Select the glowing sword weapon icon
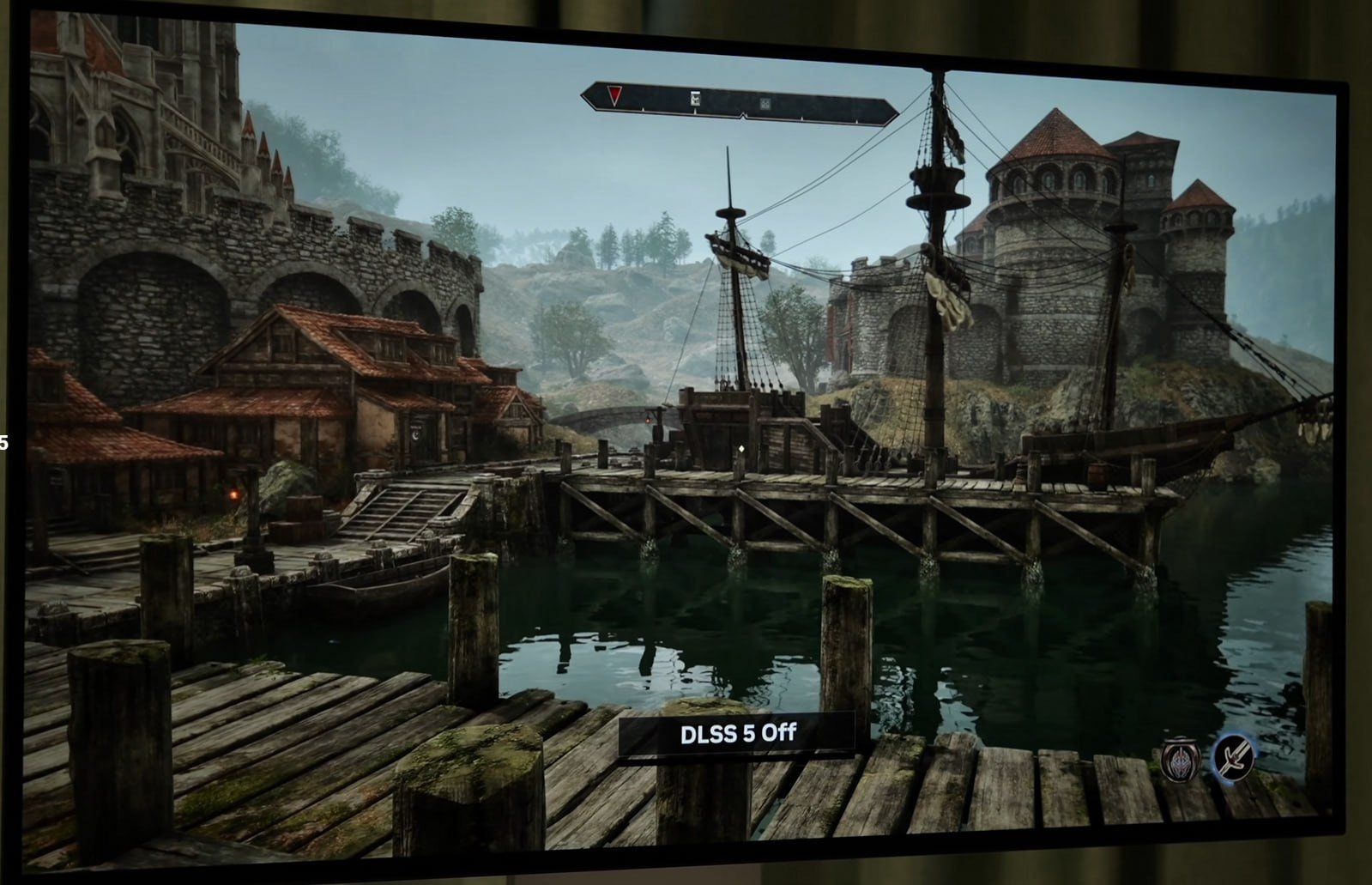 1233,758
